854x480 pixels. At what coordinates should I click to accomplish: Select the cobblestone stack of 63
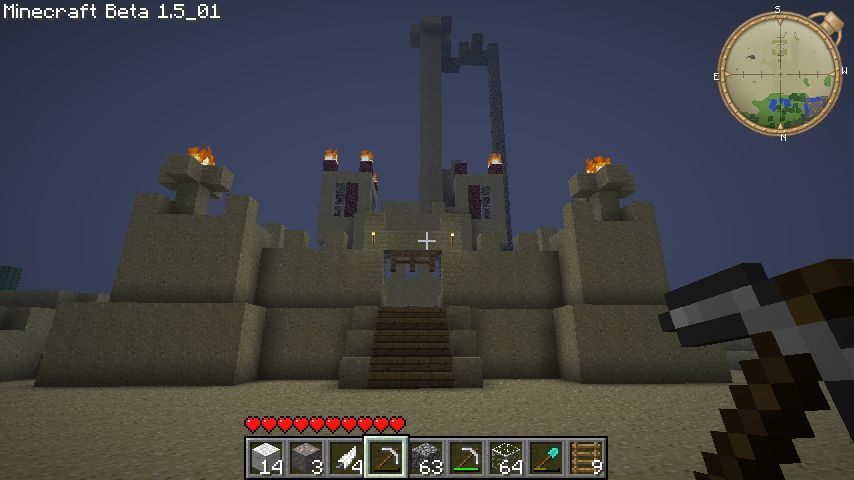(x=425, y=458)
